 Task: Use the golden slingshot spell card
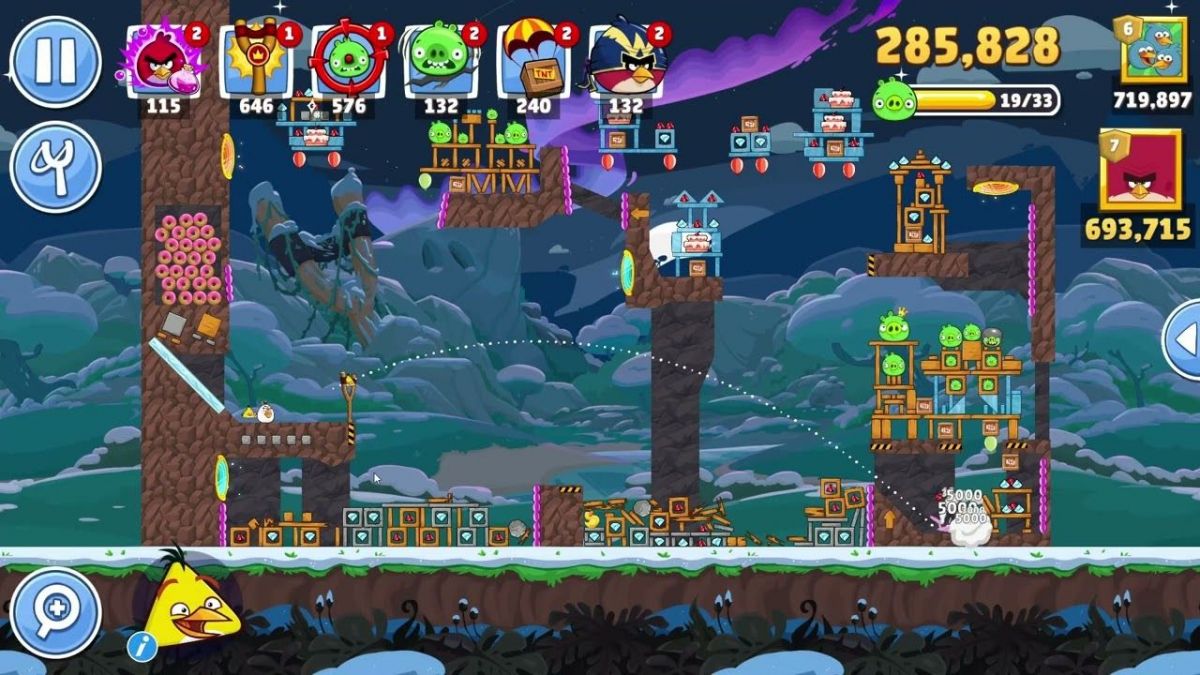[257, 64]
